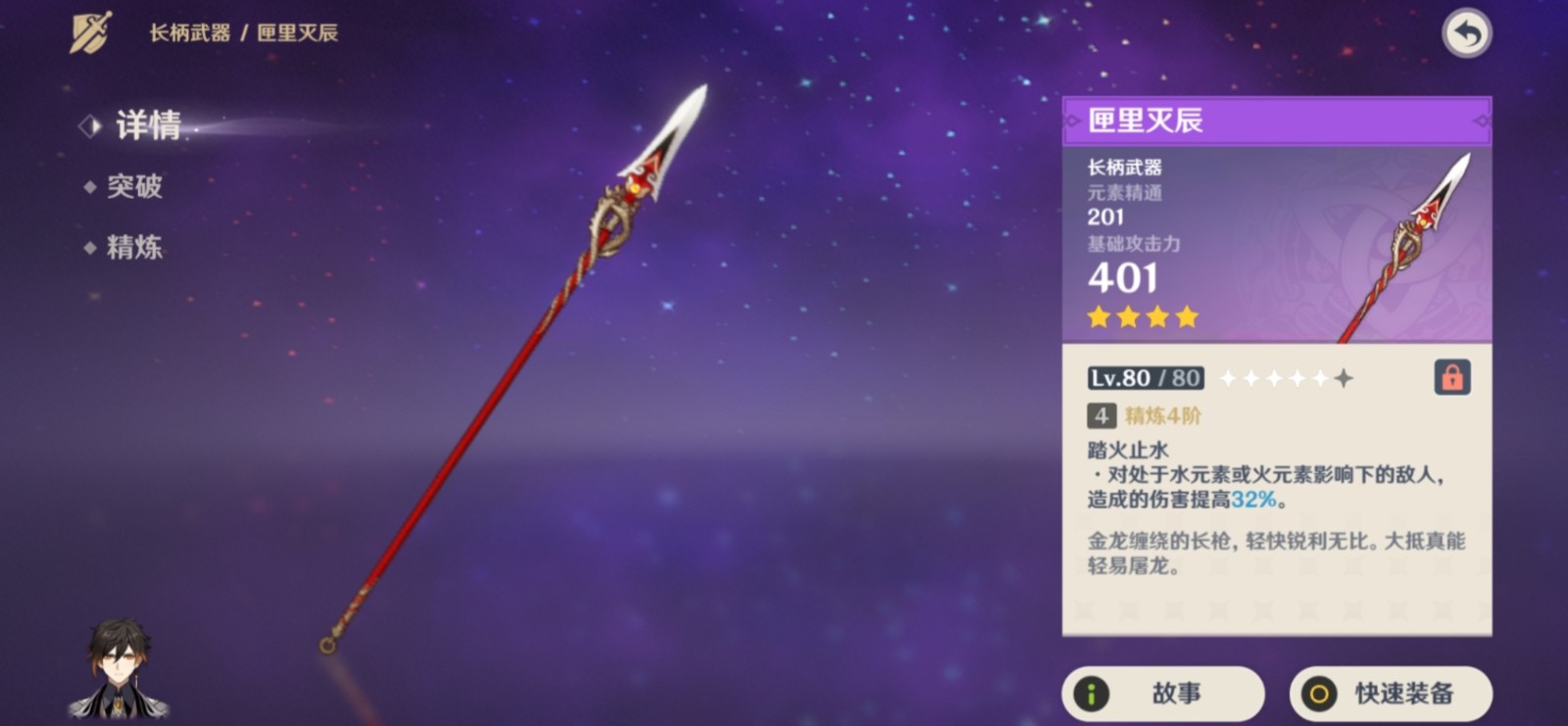
Task: Click the circular icon on 快速装备 button
Action: coord(1320,693)
